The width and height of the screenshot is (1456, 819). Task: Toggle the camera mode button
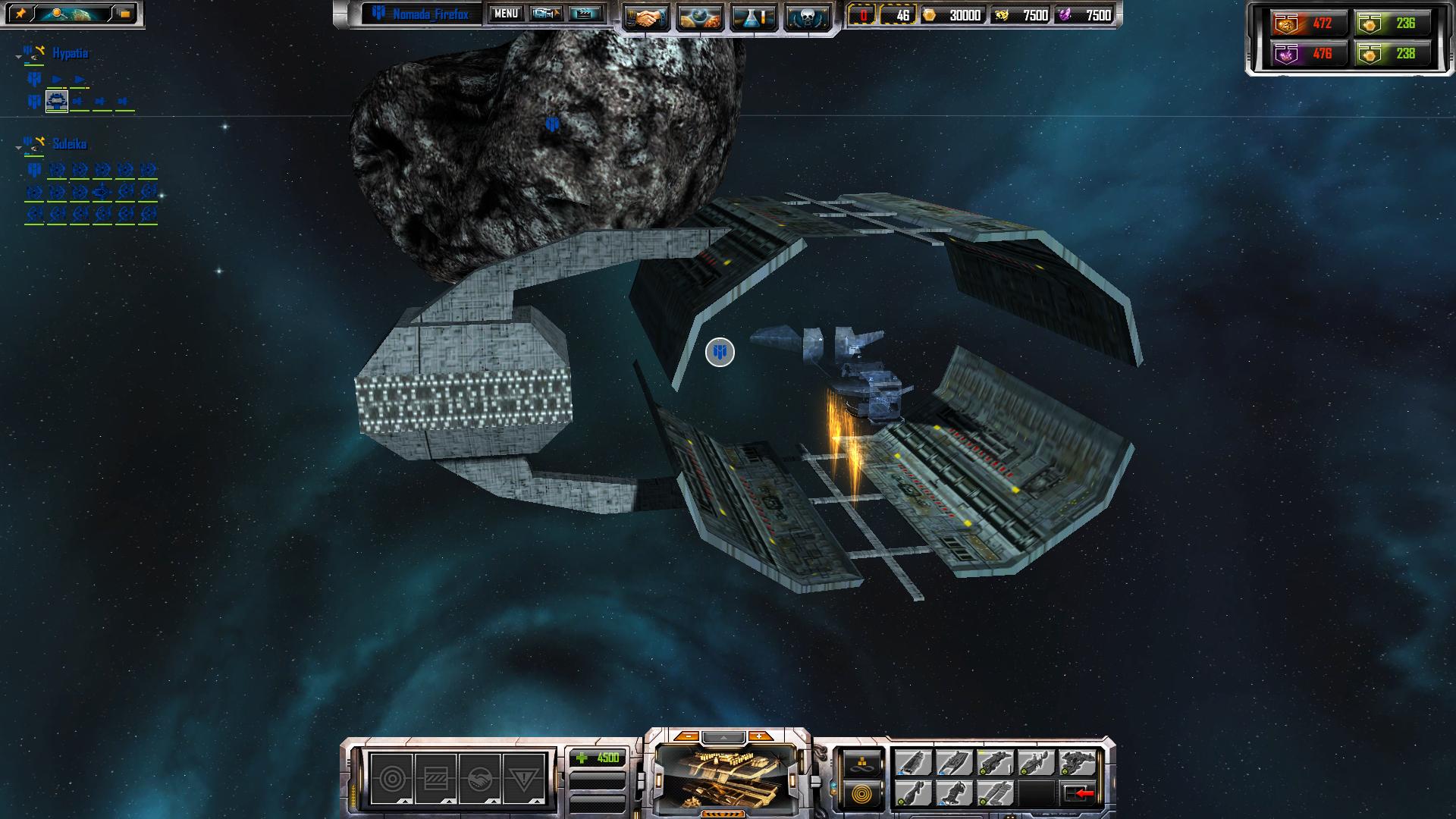545,14
